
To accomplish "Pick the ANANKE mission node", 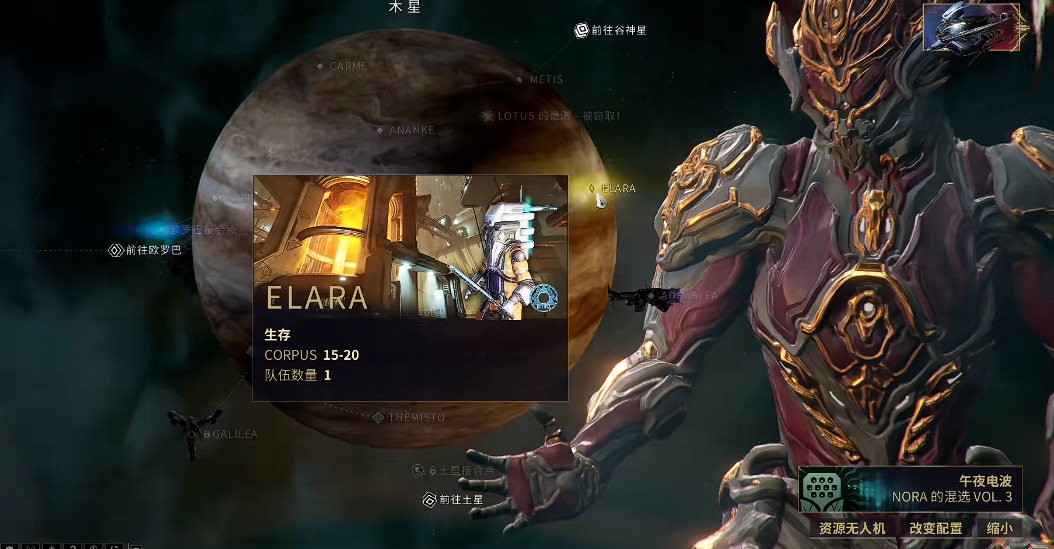I will (x=381, y=130).
